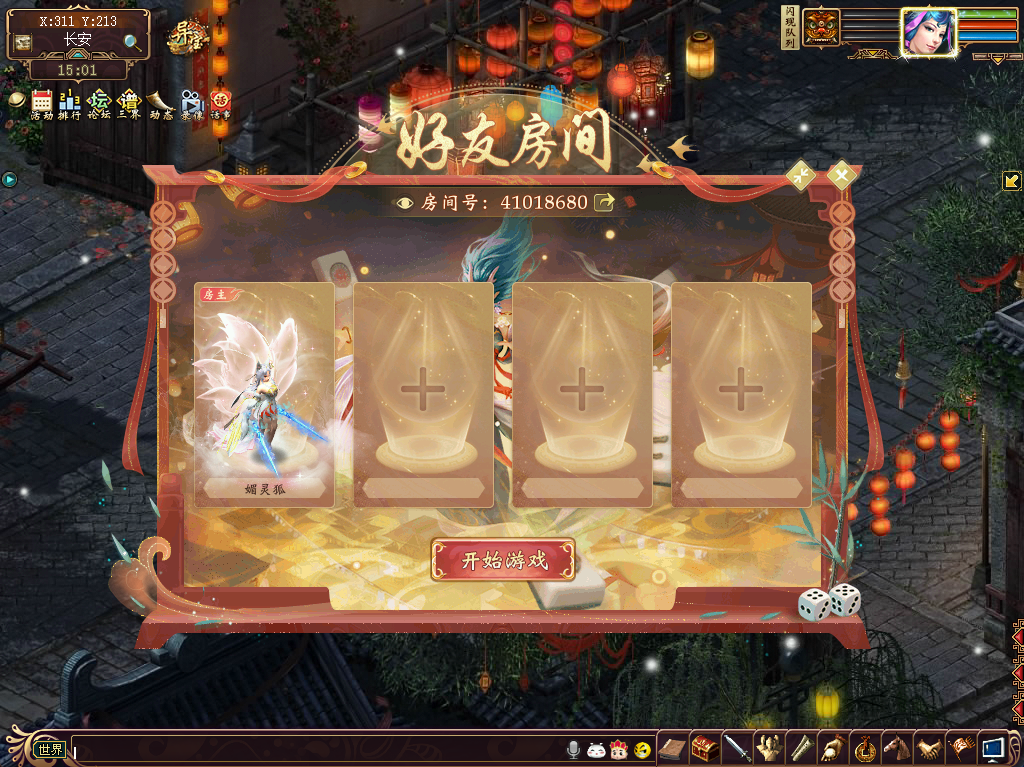Click the blue-haired character portrait
Screen dimensions: 1024x767
pos(926,32)
